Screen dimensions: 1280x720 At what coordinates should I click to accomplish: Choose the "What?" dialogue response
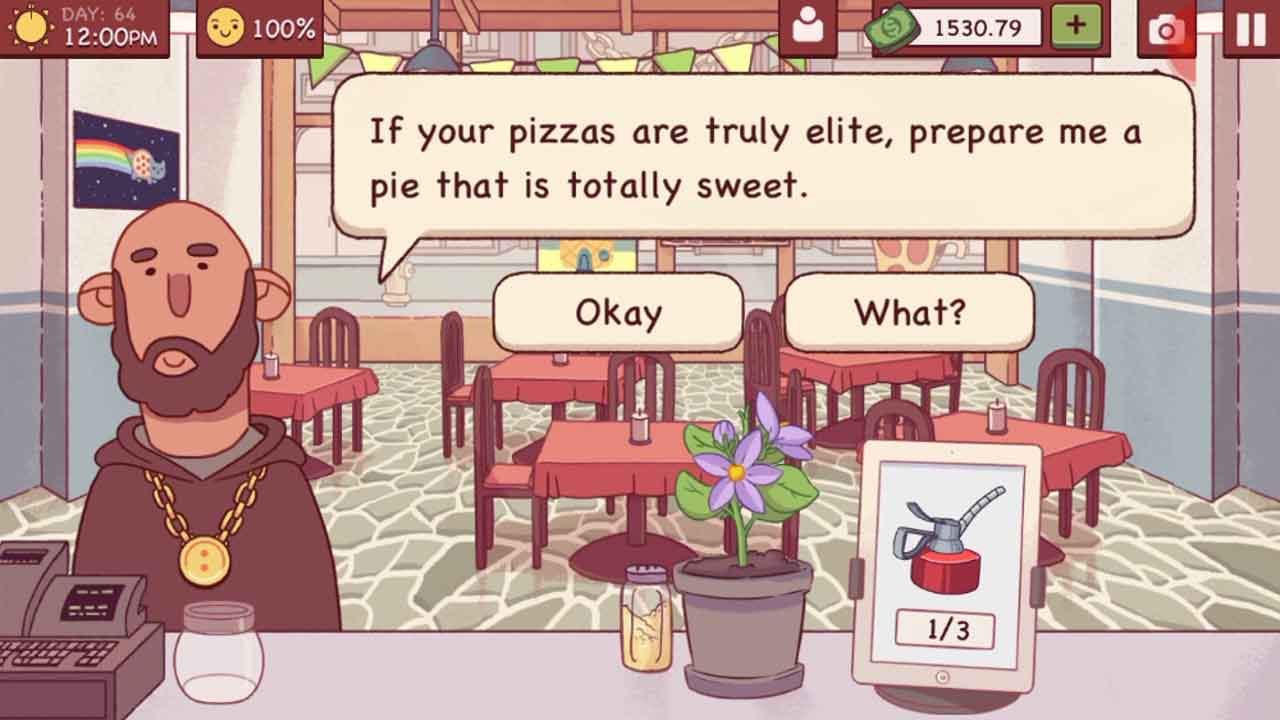click(x=909, y=313)
